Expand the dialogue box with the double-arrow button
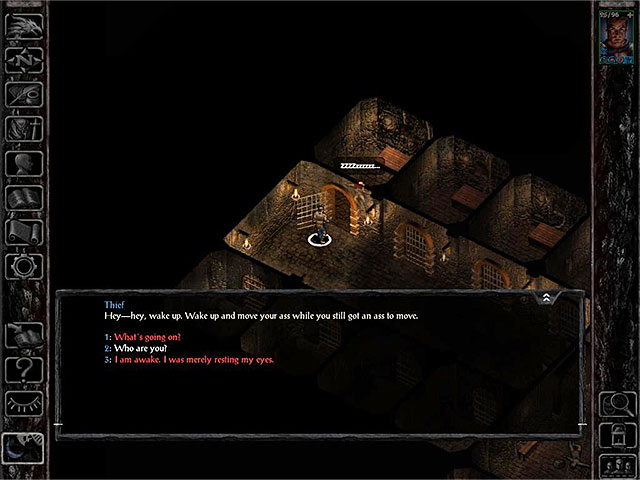The width and height of the screenshot is (640, 480). point(546,297)
